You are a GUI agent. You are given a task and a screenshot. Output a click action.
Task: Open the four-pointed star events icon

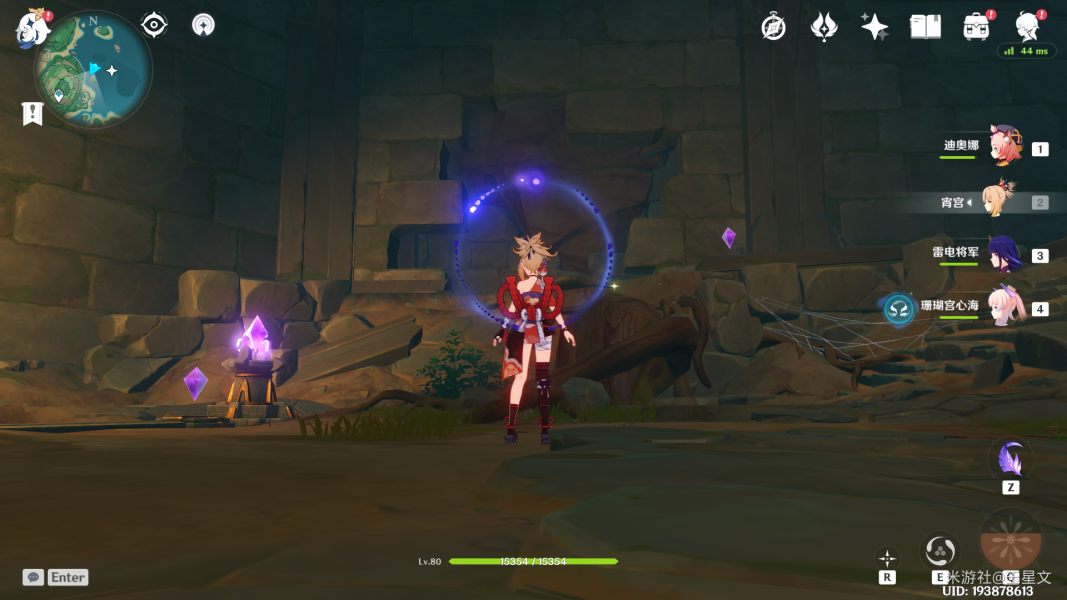point(875,27)
